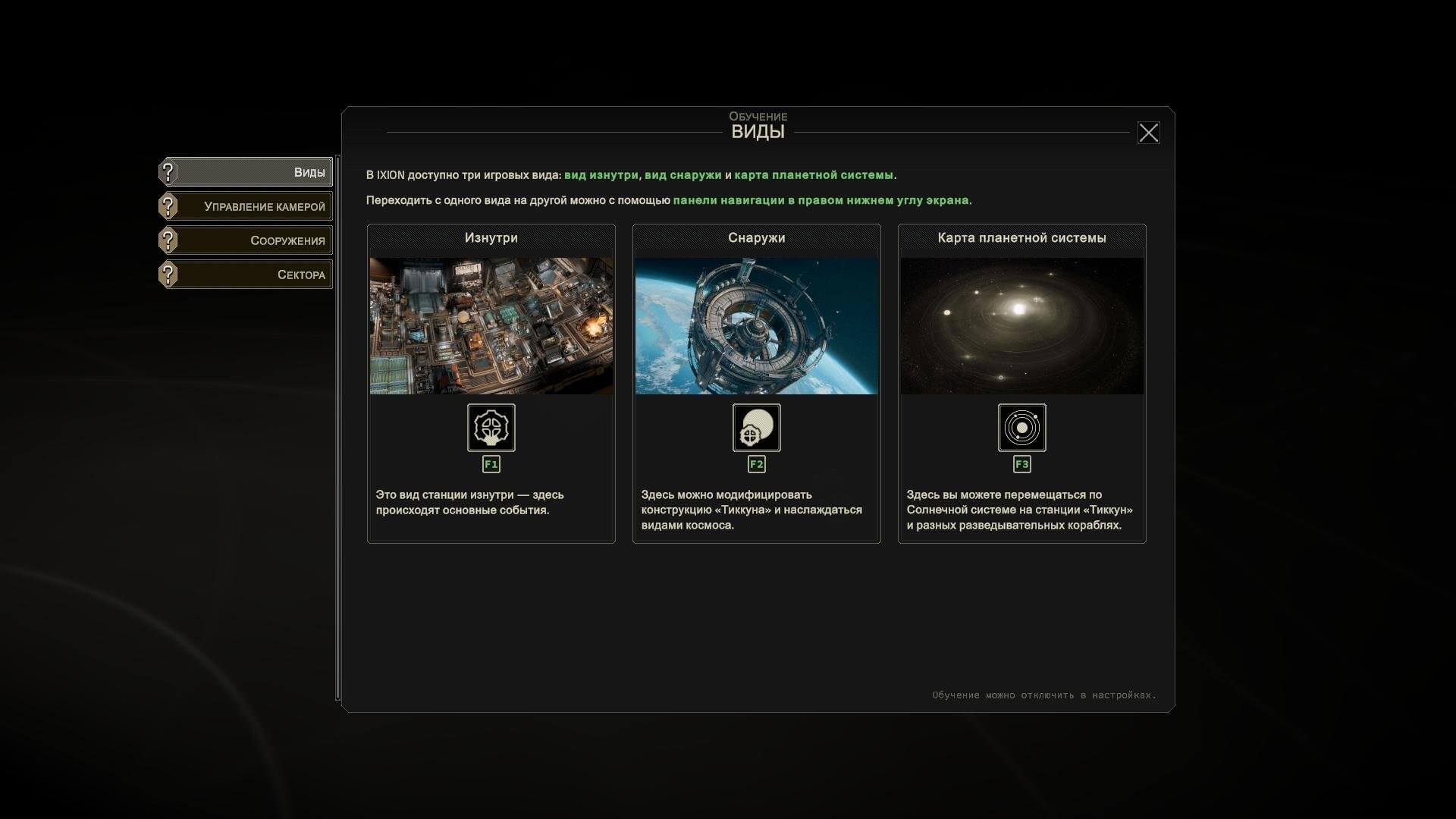The height and width of the screenshot is (819, 1456).
Task: Open the Управление камерой tutorial topic
Action: [x=246, y=206]
